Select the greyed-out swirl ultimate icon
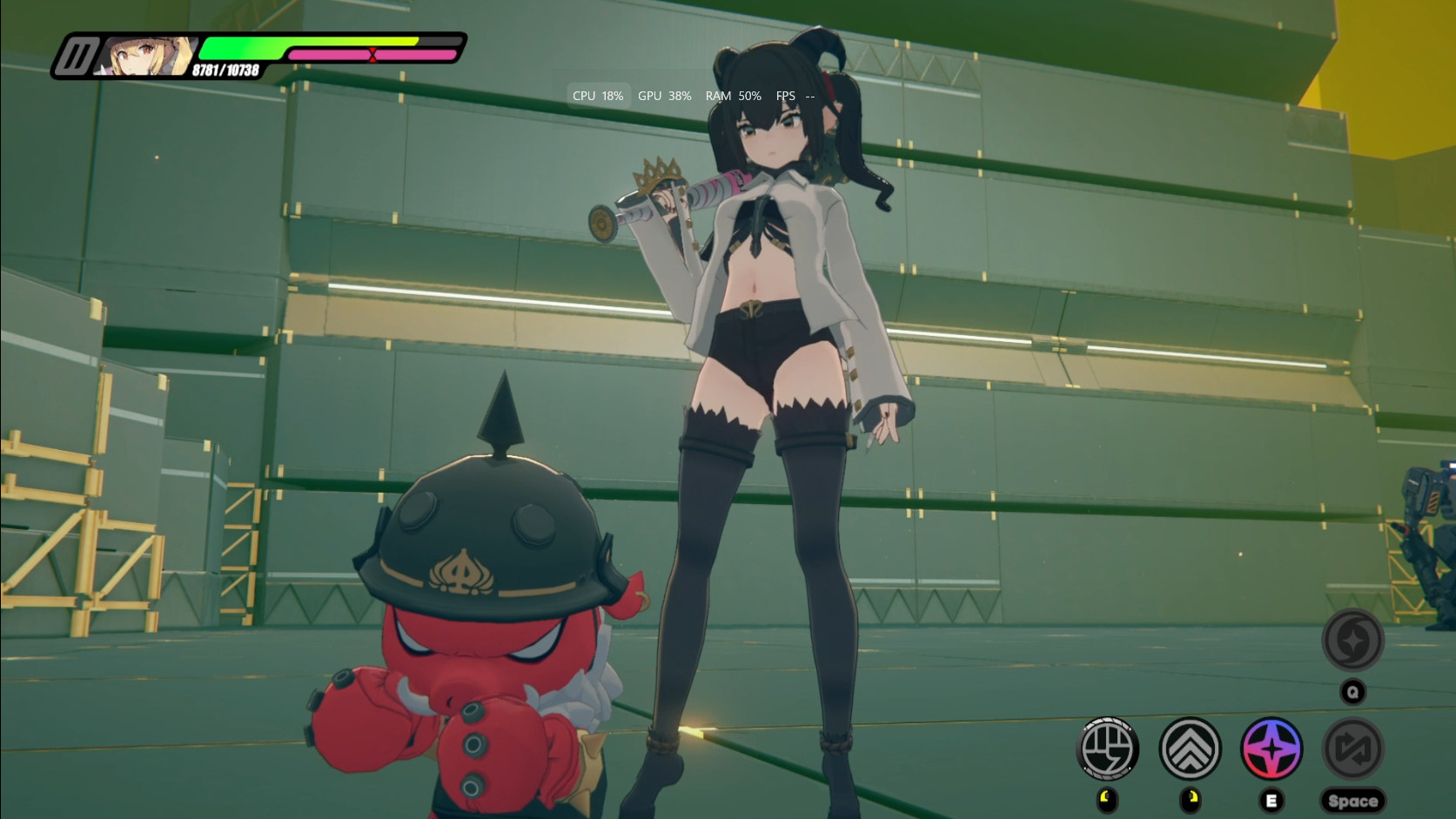Screen dimensions: 1456x819 [1352, 641]
